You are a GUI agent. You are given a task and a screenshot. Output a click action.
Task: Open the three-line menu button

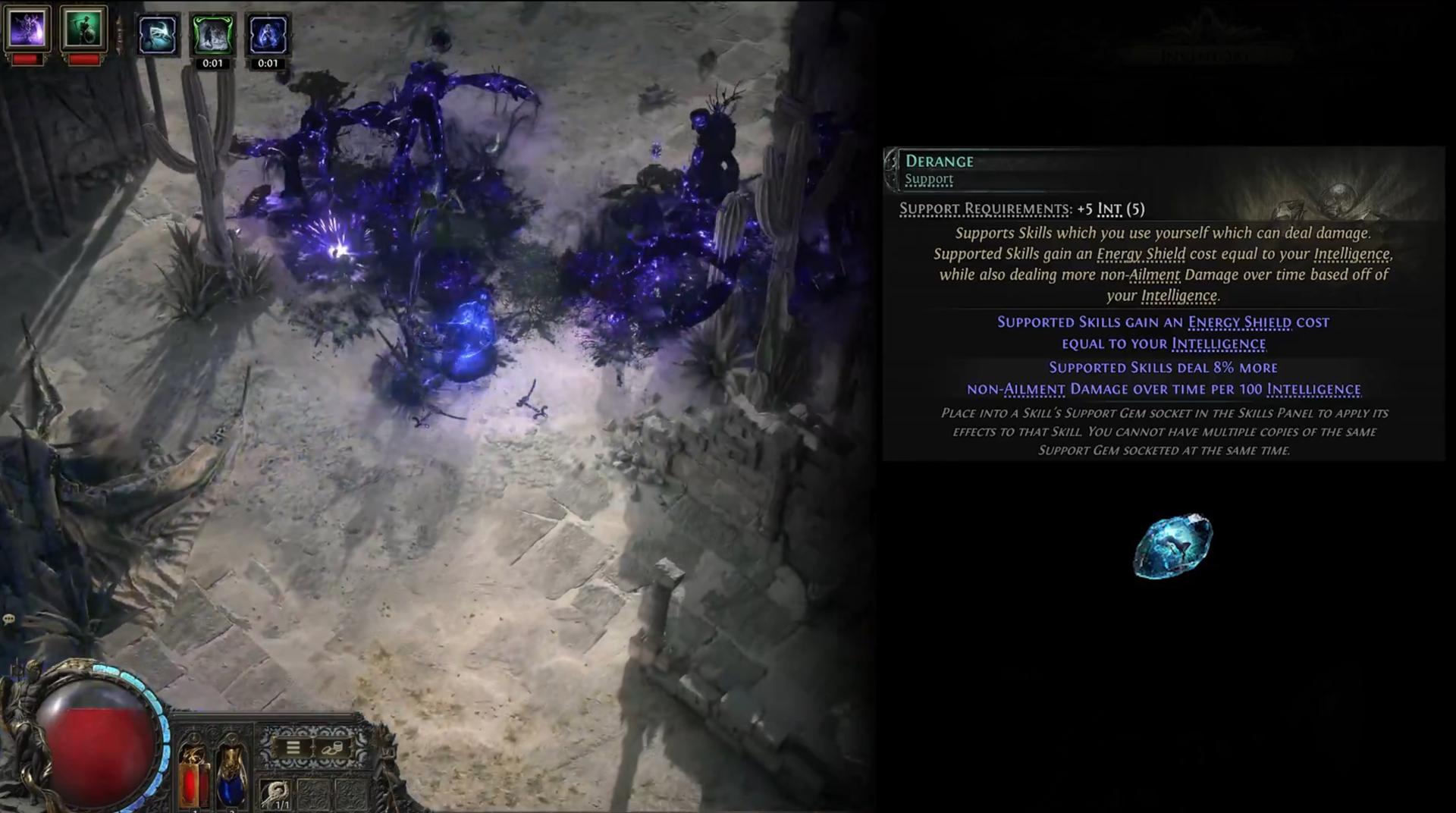[293, 748]
